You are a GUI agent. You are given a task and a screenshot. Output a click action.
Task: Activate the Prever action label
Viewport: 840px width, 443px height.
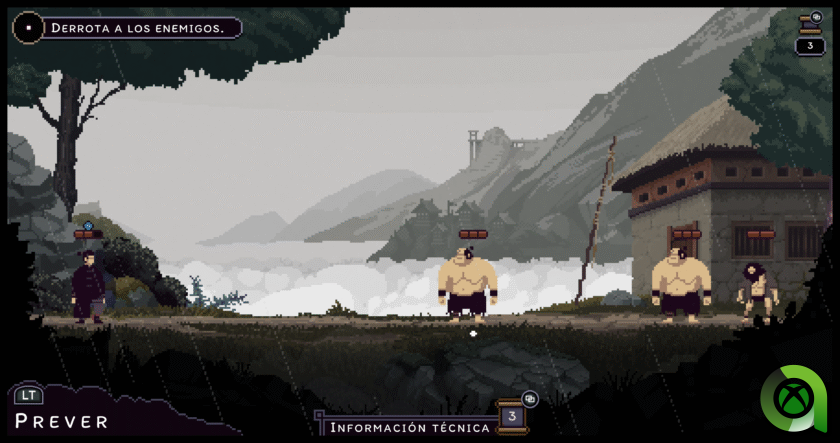coord(61,420)
